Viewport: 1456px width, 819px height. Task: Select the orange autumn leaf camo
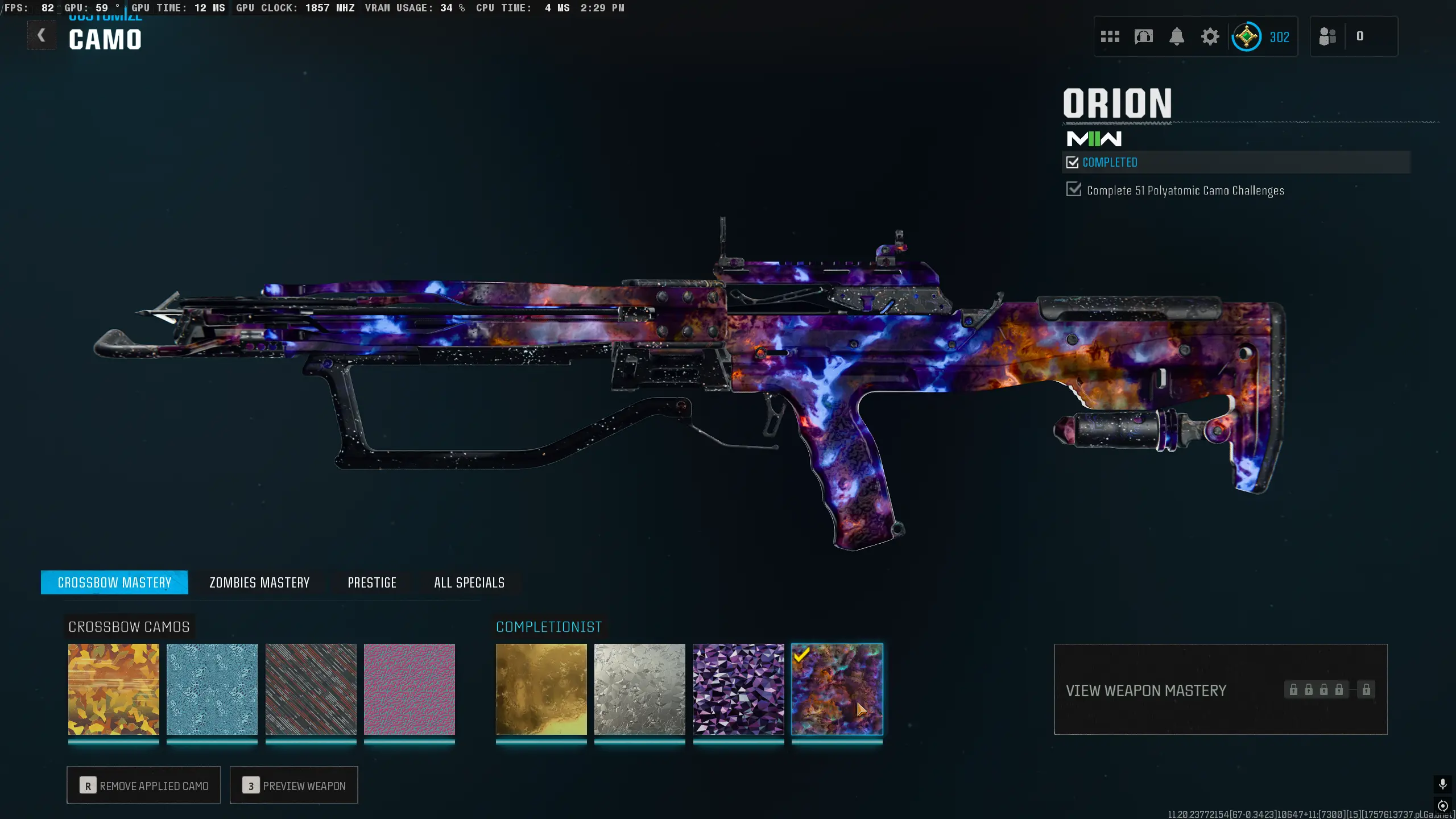pos(114,689)
